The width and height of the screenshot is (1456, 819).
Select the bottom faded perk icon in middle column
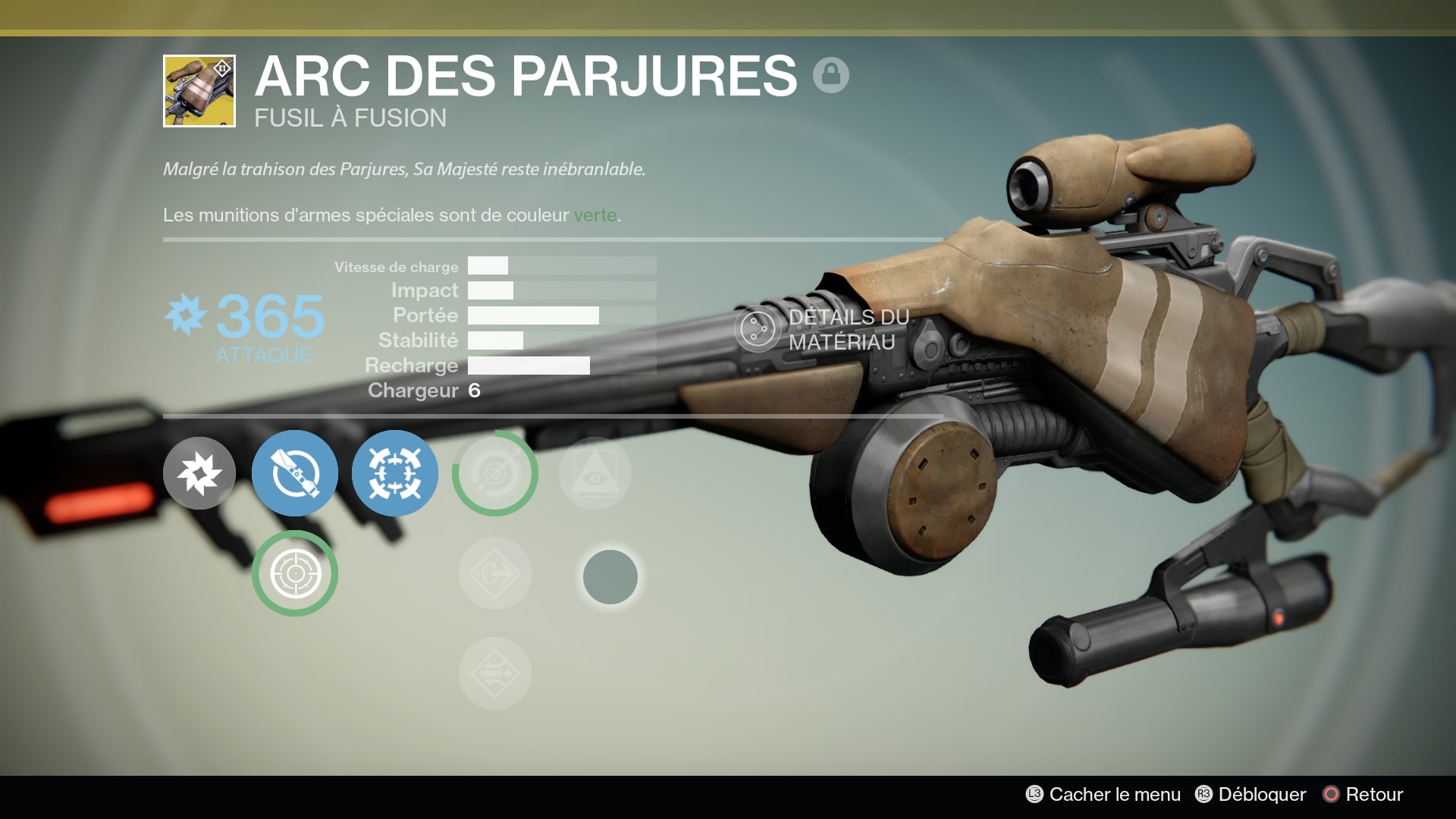point(494,673)
